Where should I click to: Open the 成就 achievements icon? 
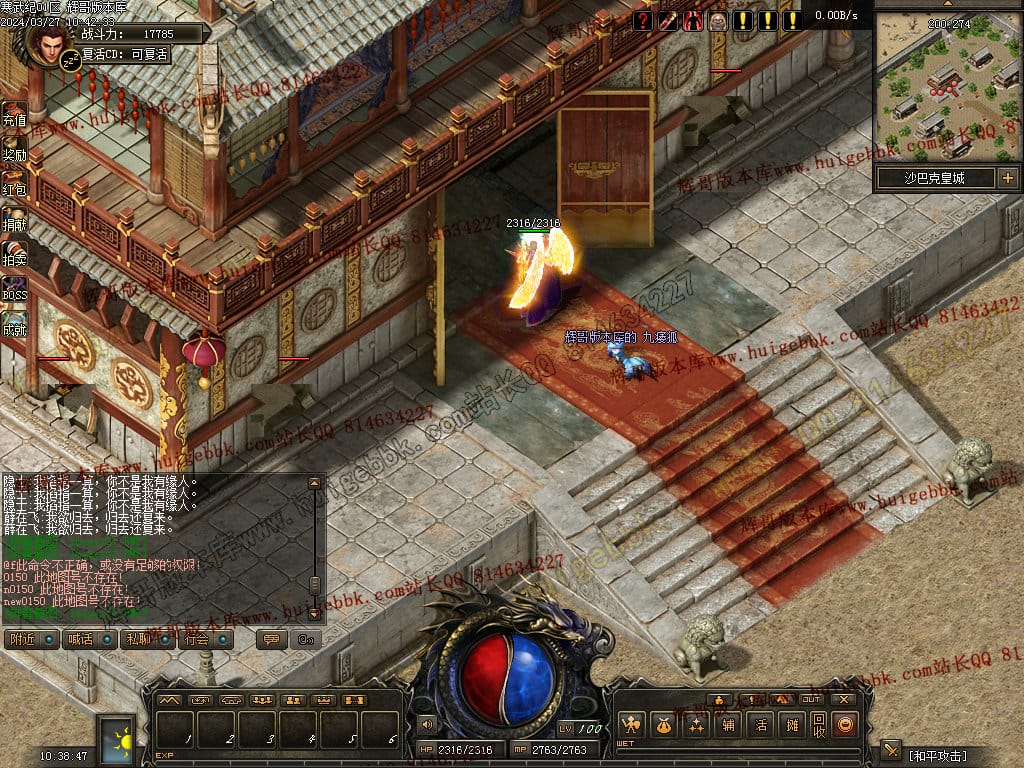pos(13,323)
